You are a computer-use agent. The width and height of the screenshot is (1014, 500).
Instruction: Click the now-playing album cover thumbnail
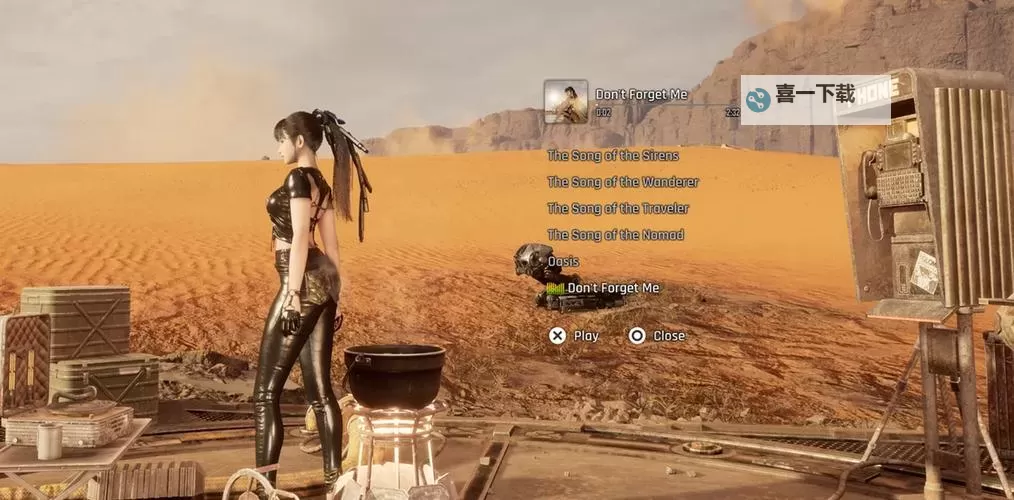565,101
